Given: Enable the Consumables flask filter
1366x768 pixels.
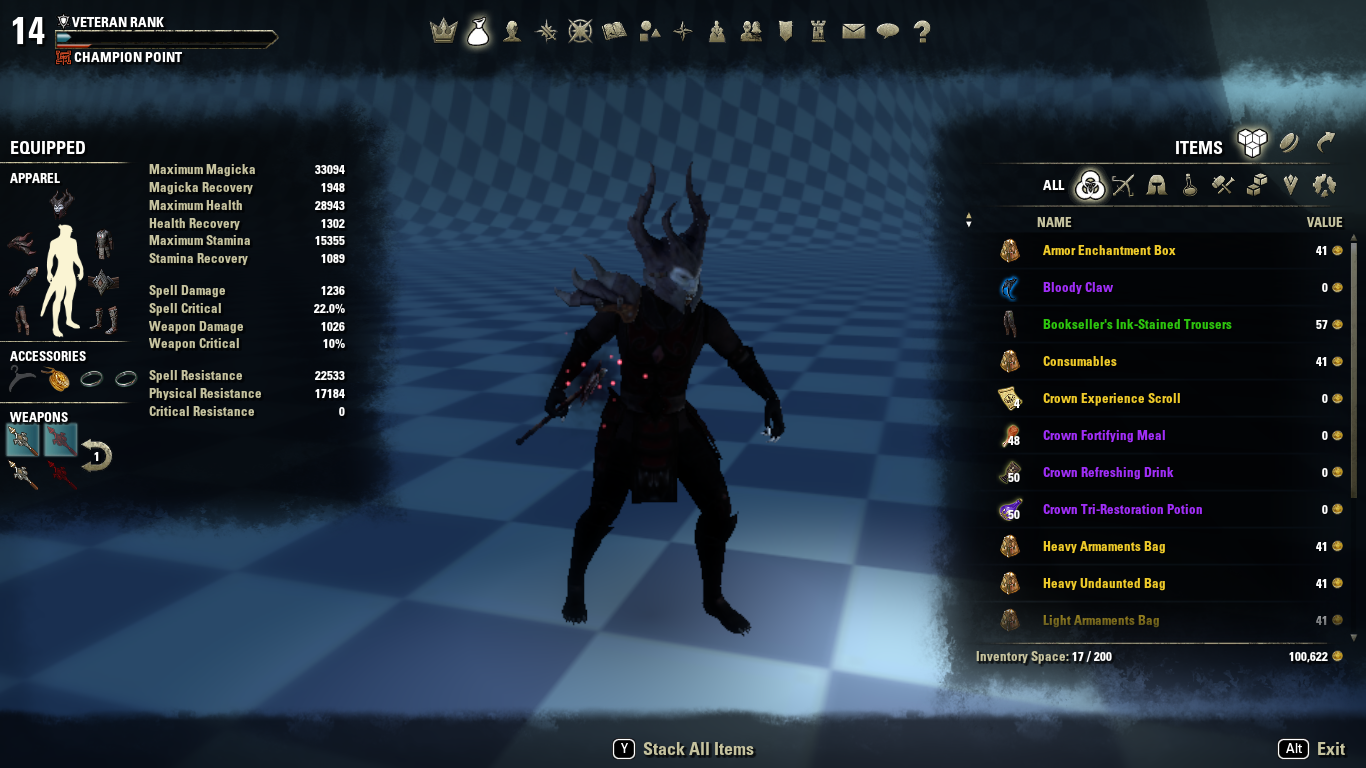Looking at the screenshot, I should point(1188,185).
